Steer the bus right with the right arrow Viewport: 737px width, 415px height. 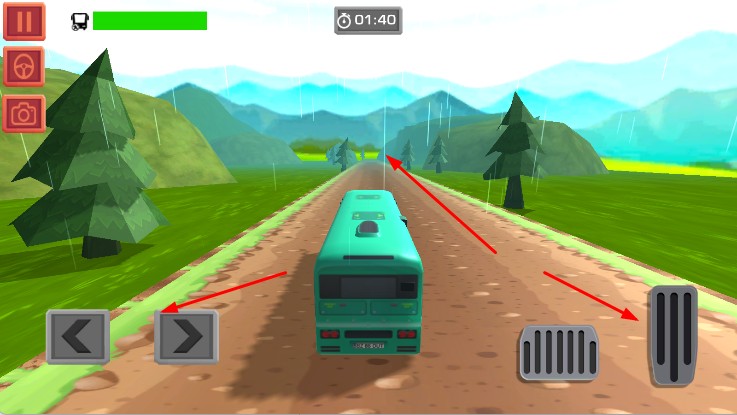[x=186, y=337]
